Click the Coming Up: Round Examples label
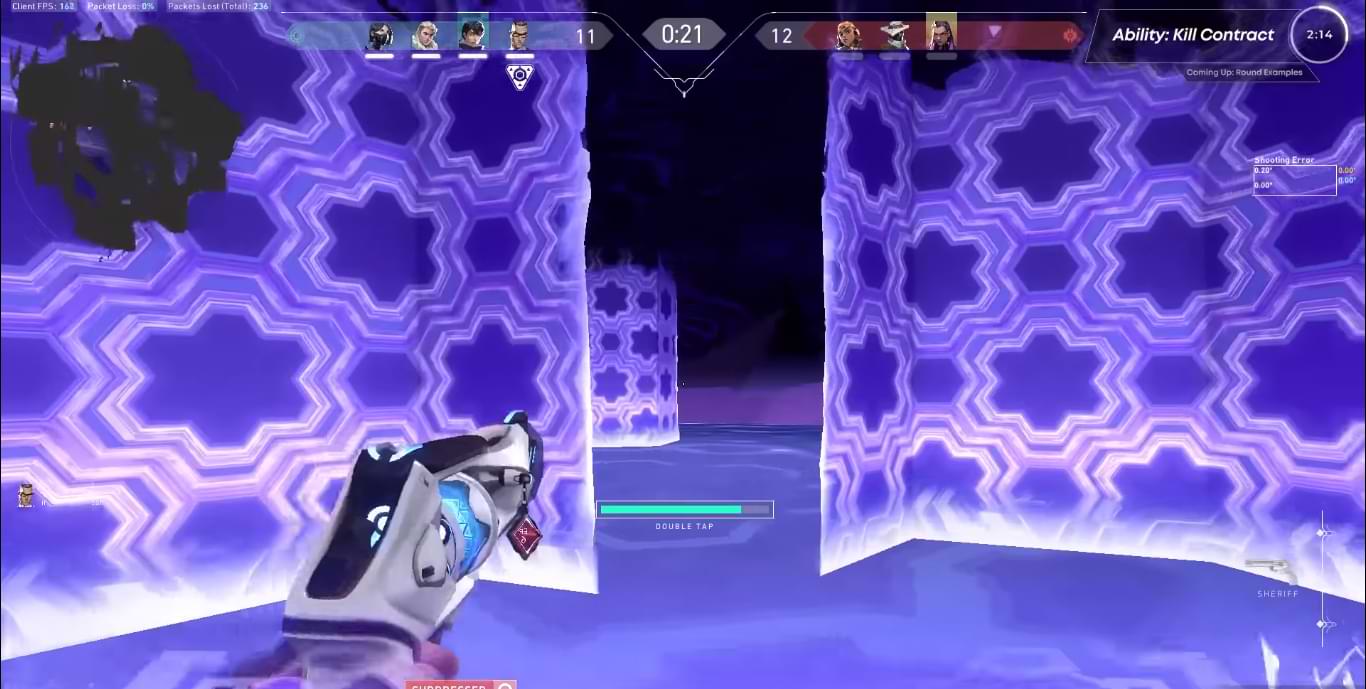The width and height of the screenshot is (1366, 689). click(1244, 73)
